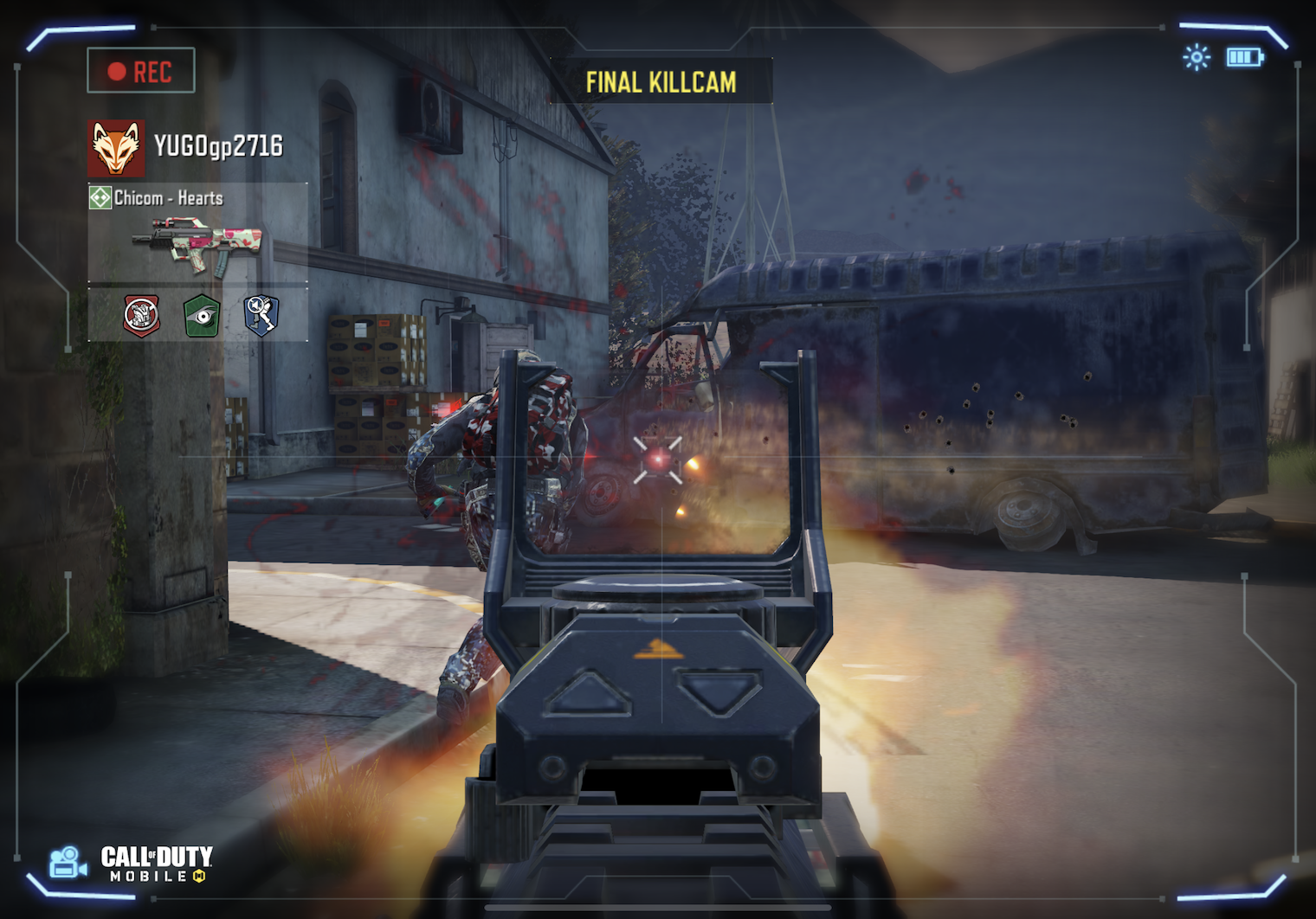The image size is (1316, 919).
Task: Click the FINAL KILLCAM banner
Action: pyautogui.click(x=661, y=82)
